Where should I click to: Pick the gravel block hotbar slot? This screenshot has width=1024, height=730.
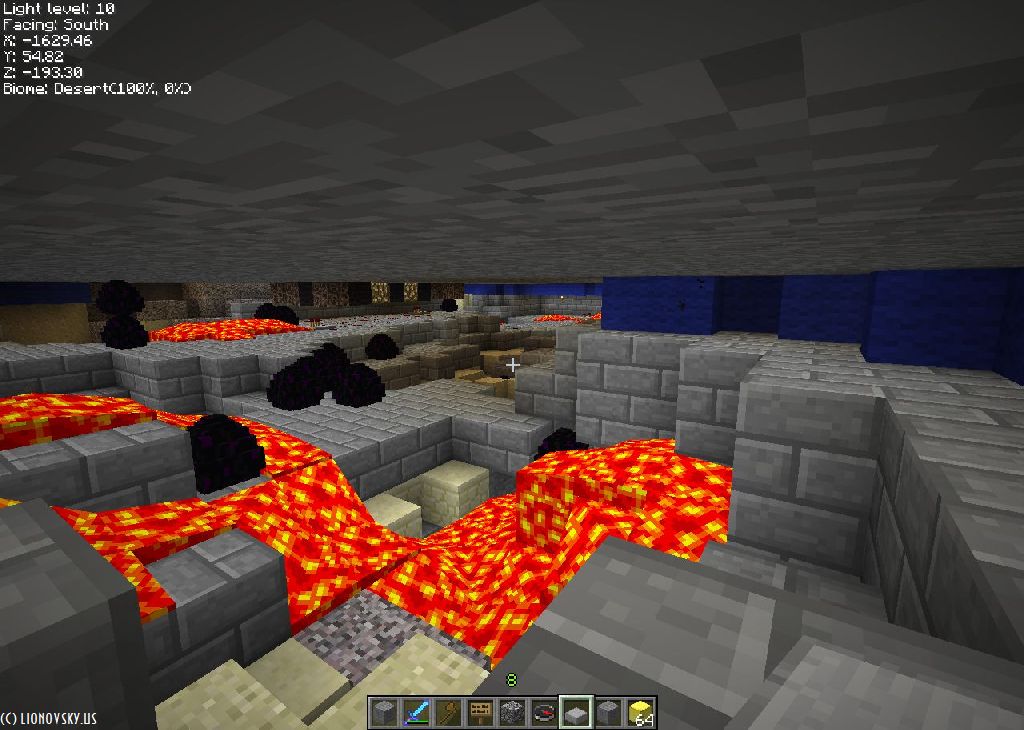[512, 713]
